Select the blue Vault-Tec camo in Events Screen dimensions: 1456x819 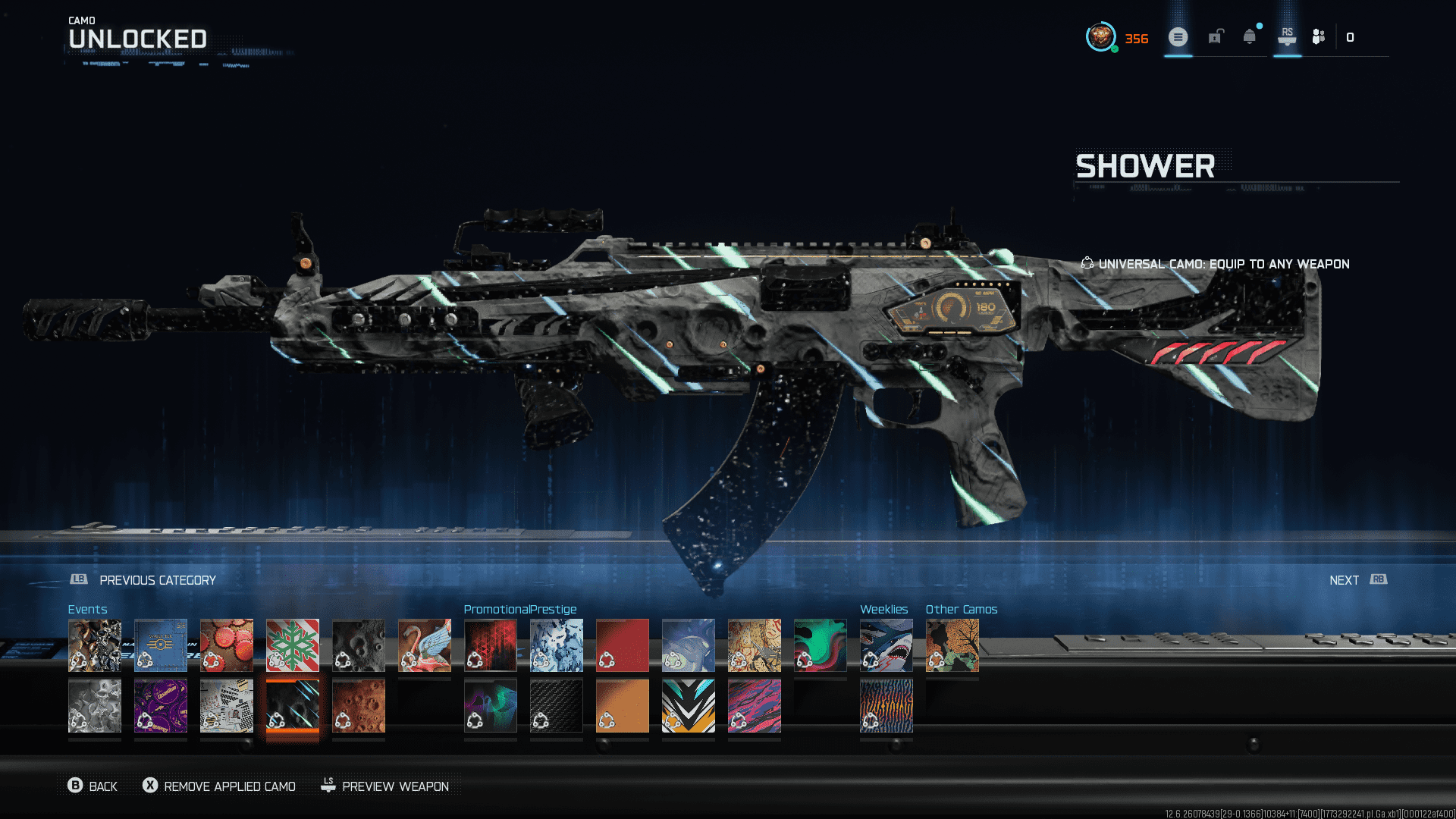click(x=161, y=645)
